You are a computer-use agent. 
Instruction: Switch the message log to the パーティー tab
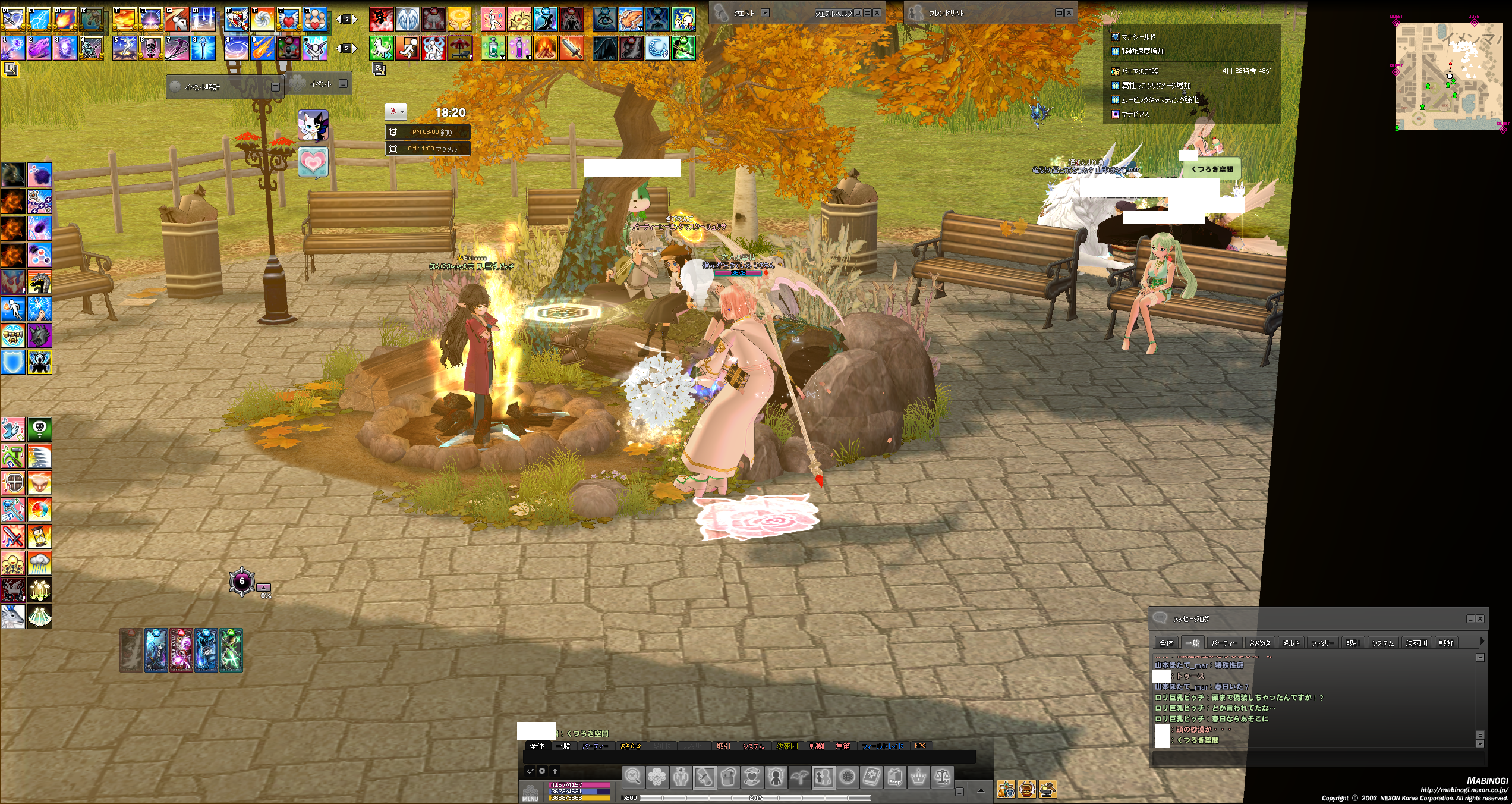1224,643
